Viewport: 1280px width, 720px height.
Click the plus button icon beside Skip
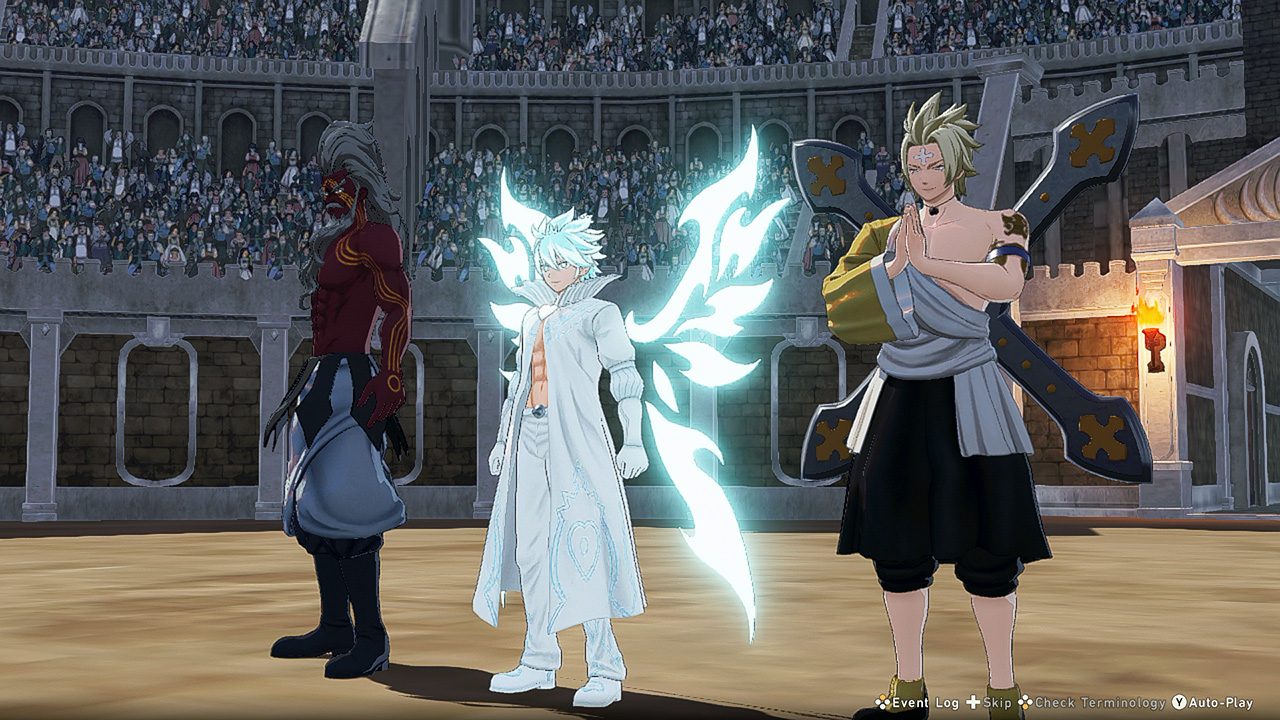click(973, 703)
